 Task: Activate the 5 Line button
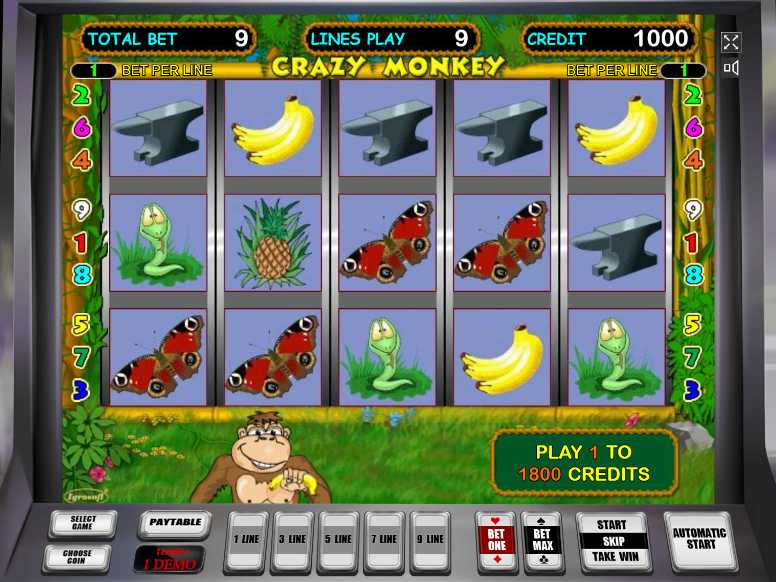(x=339, y=541)
